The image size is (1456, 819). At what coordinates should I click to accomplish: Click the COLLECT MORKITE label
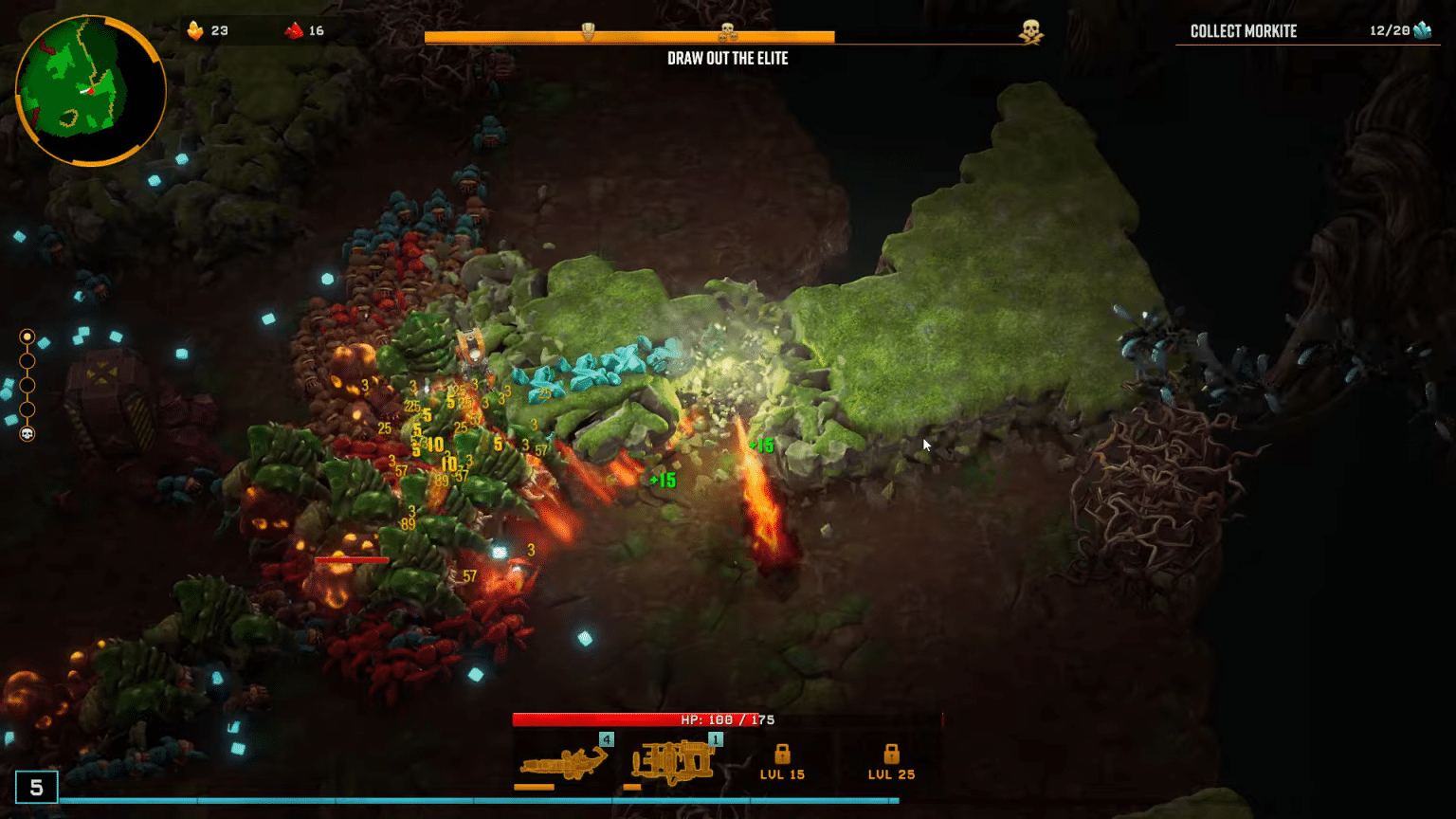pos(1243,30)
